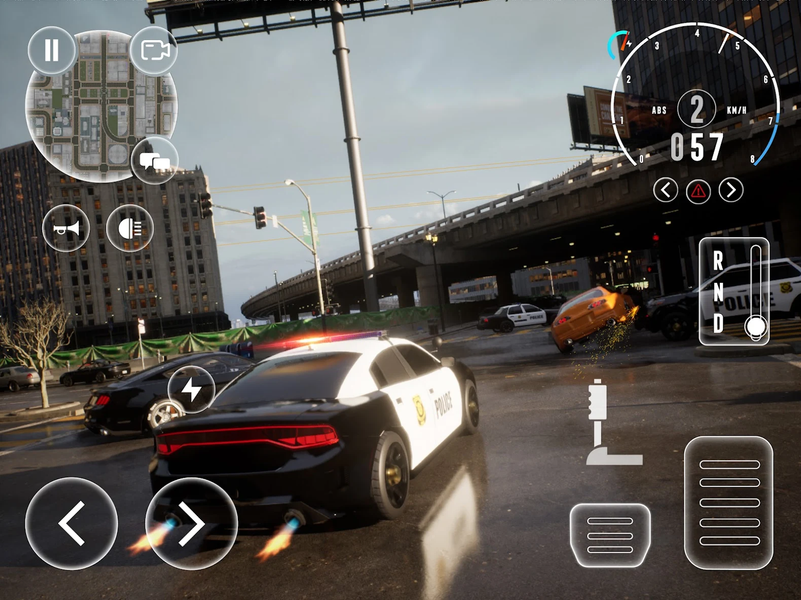The image size is (801, 600).
Task: Turn on the left turn signal
Action: pos(666,189)
